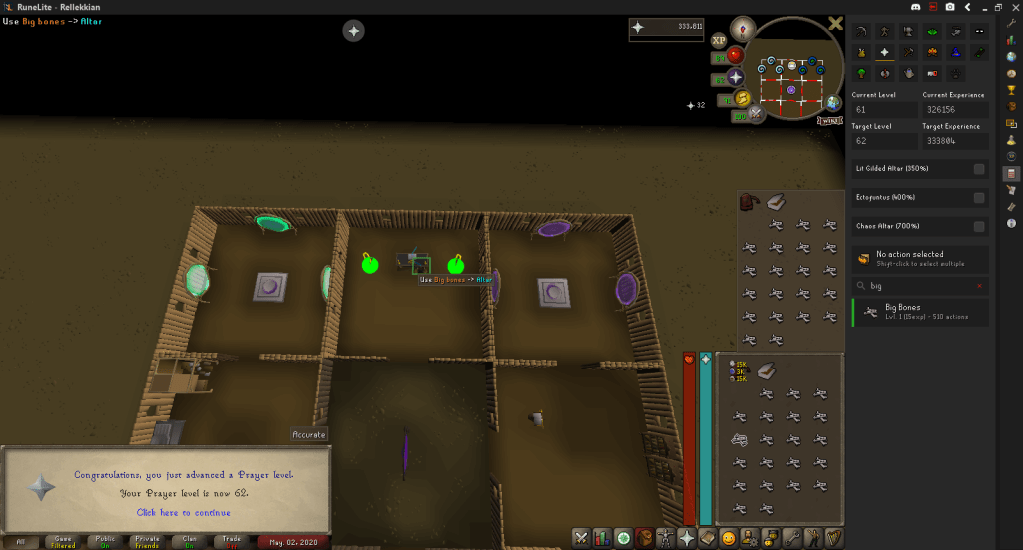Toggle the XP drops orb
Viewport: 1023px width, 550px height.
(719, 41)
